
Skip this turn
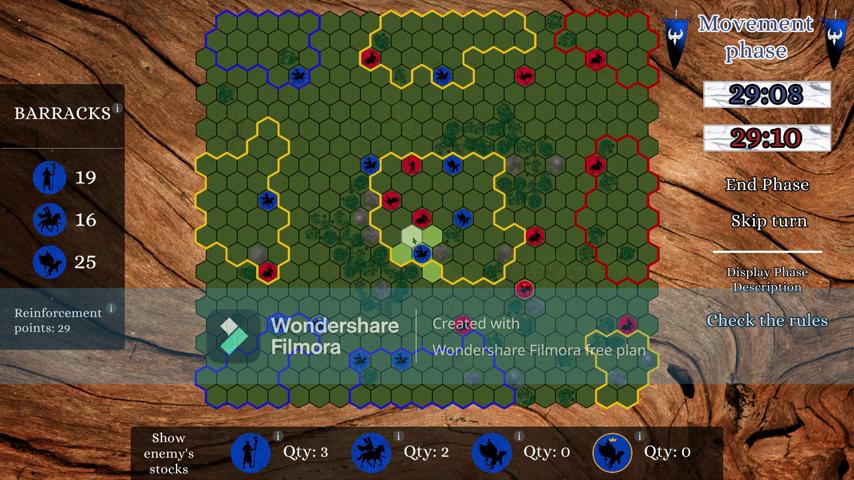(x=768, y=221)
